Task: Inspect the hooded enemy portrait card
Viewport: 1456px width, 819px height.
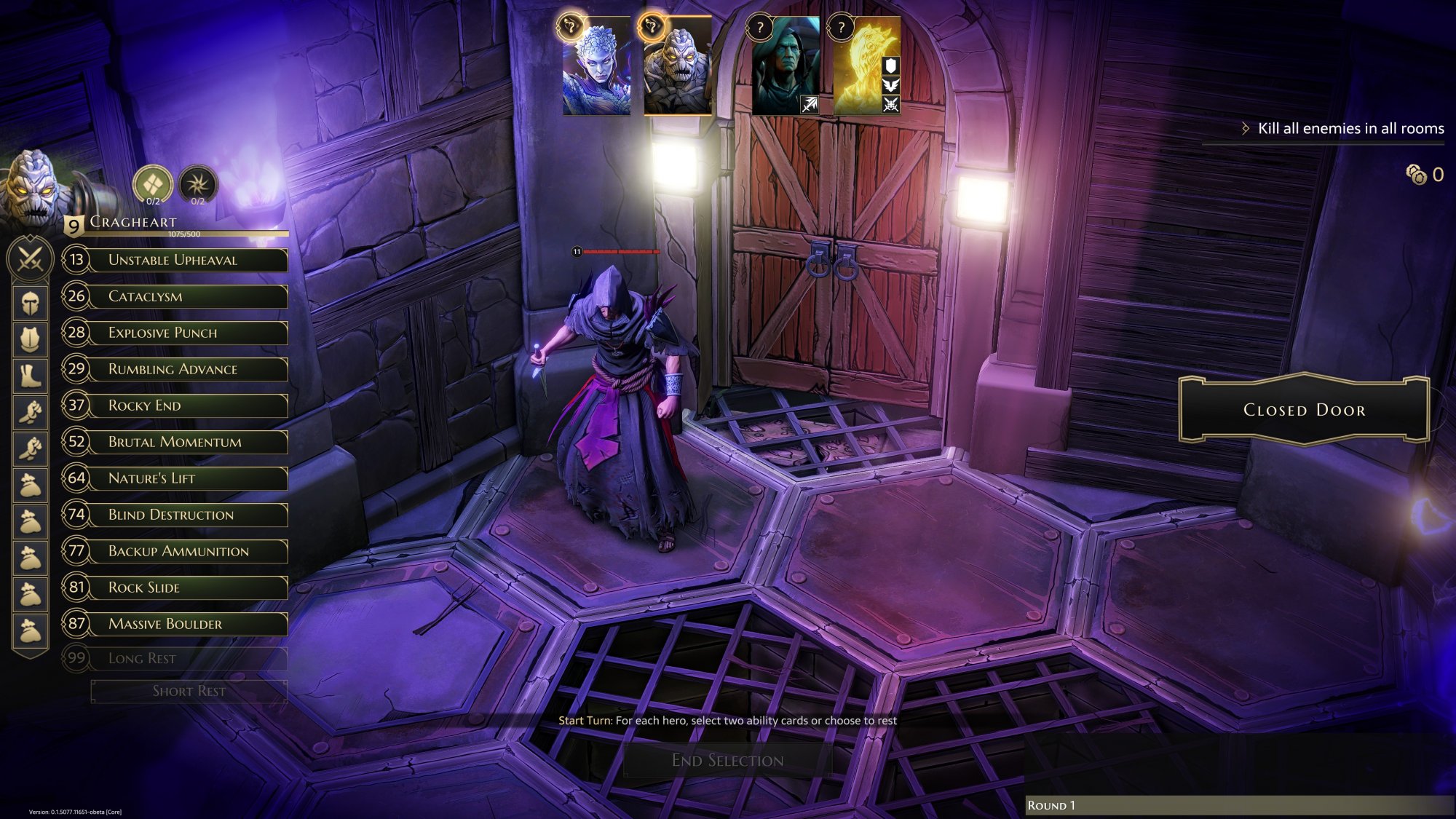Action: (786, 67)
